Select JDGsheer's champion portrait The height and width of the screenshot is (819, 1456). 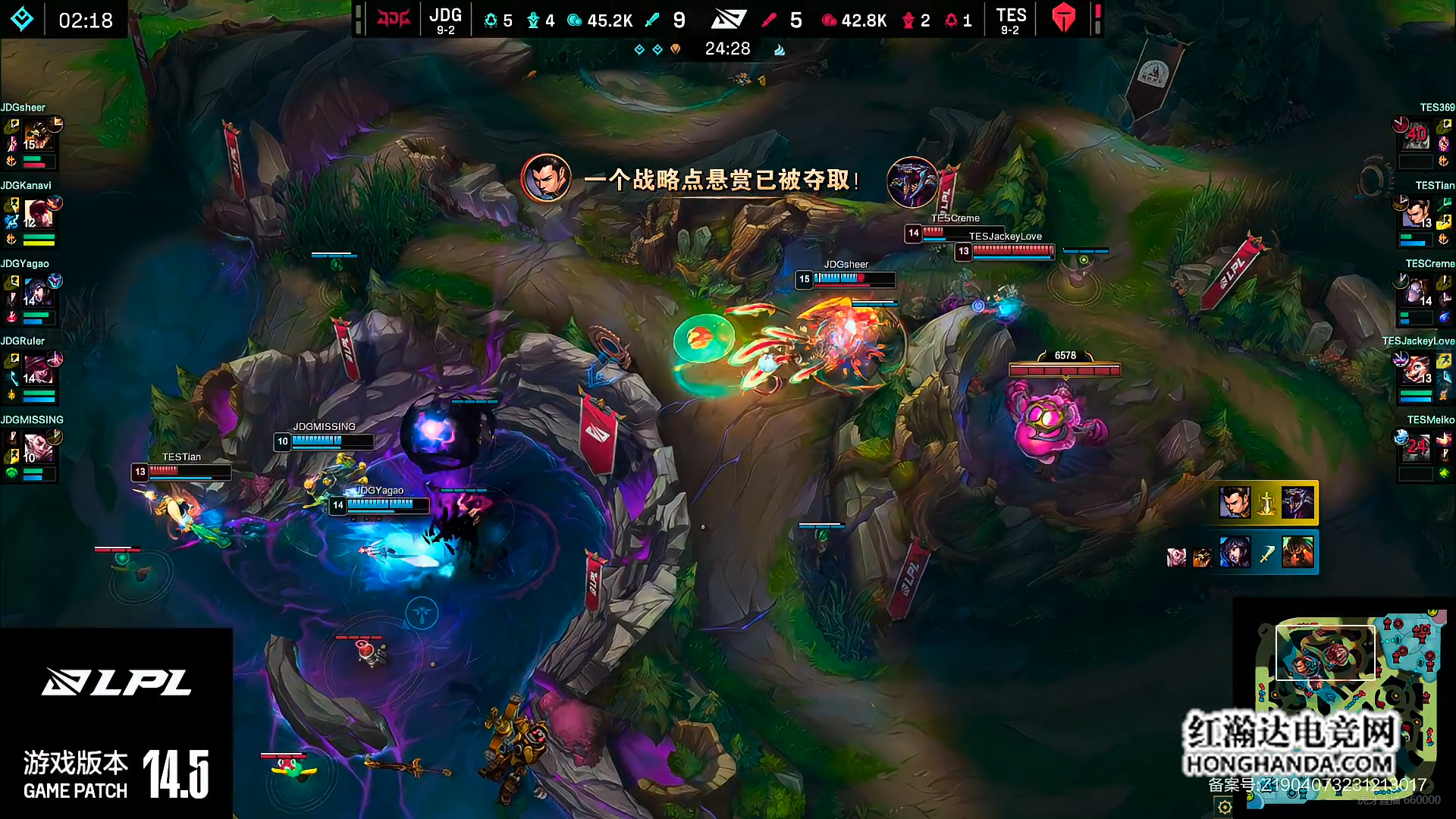[x=37, y=135]
